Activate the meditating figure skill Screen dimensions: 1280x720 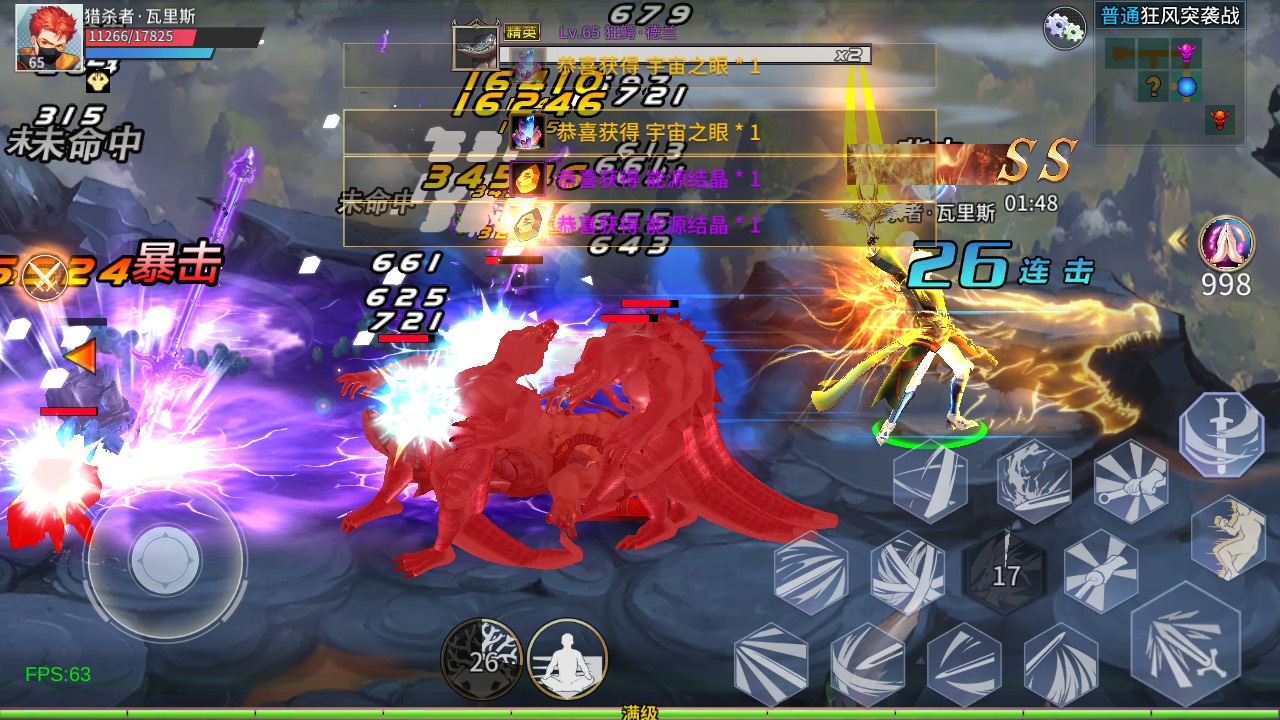[567, 659]
